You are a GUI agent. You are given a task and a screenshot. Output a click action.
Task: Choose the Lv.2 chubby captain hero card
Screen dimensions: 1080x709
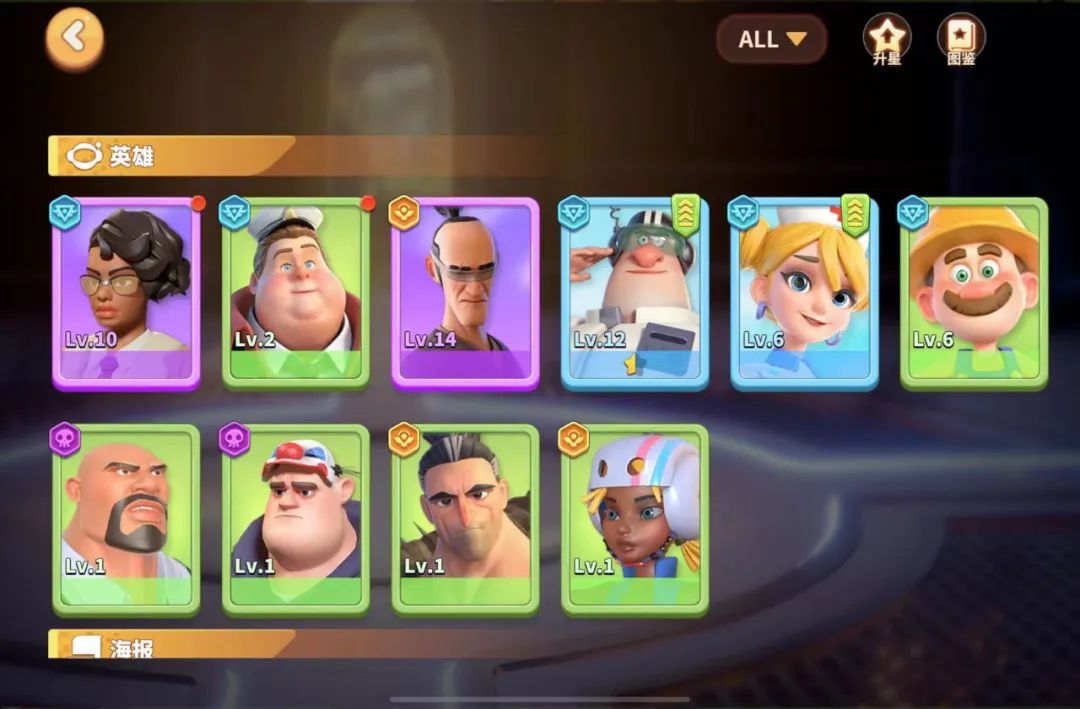click(296, 292)
